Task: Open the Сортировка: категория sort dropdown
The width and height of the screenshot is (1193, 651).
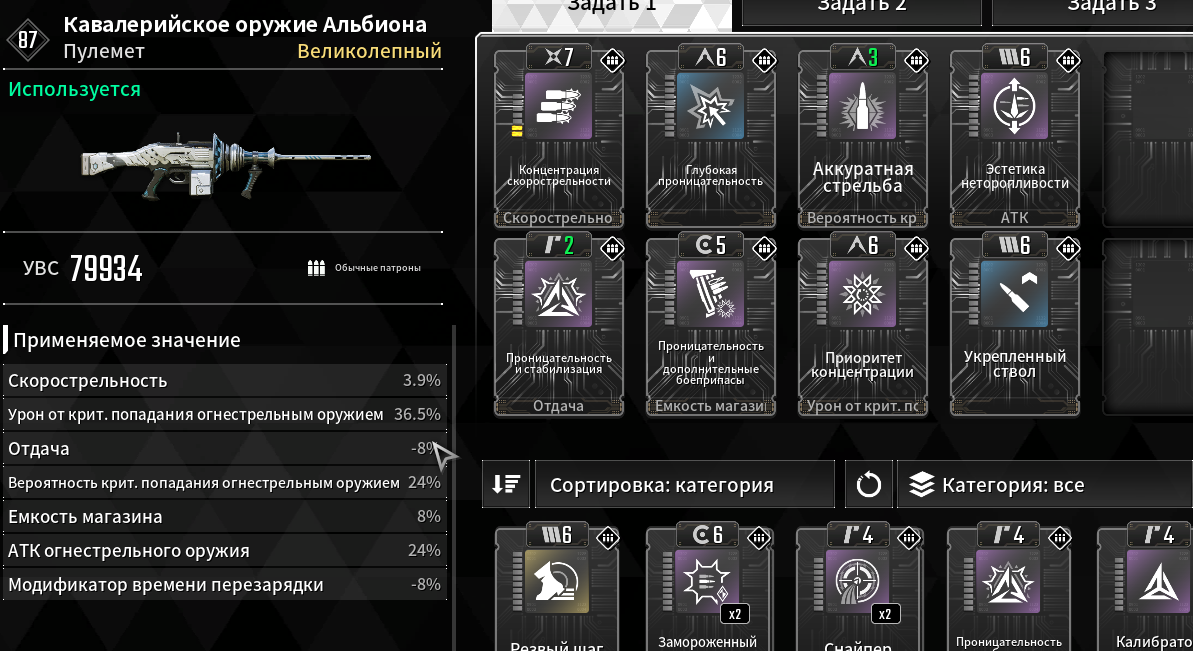Action: 685,485
